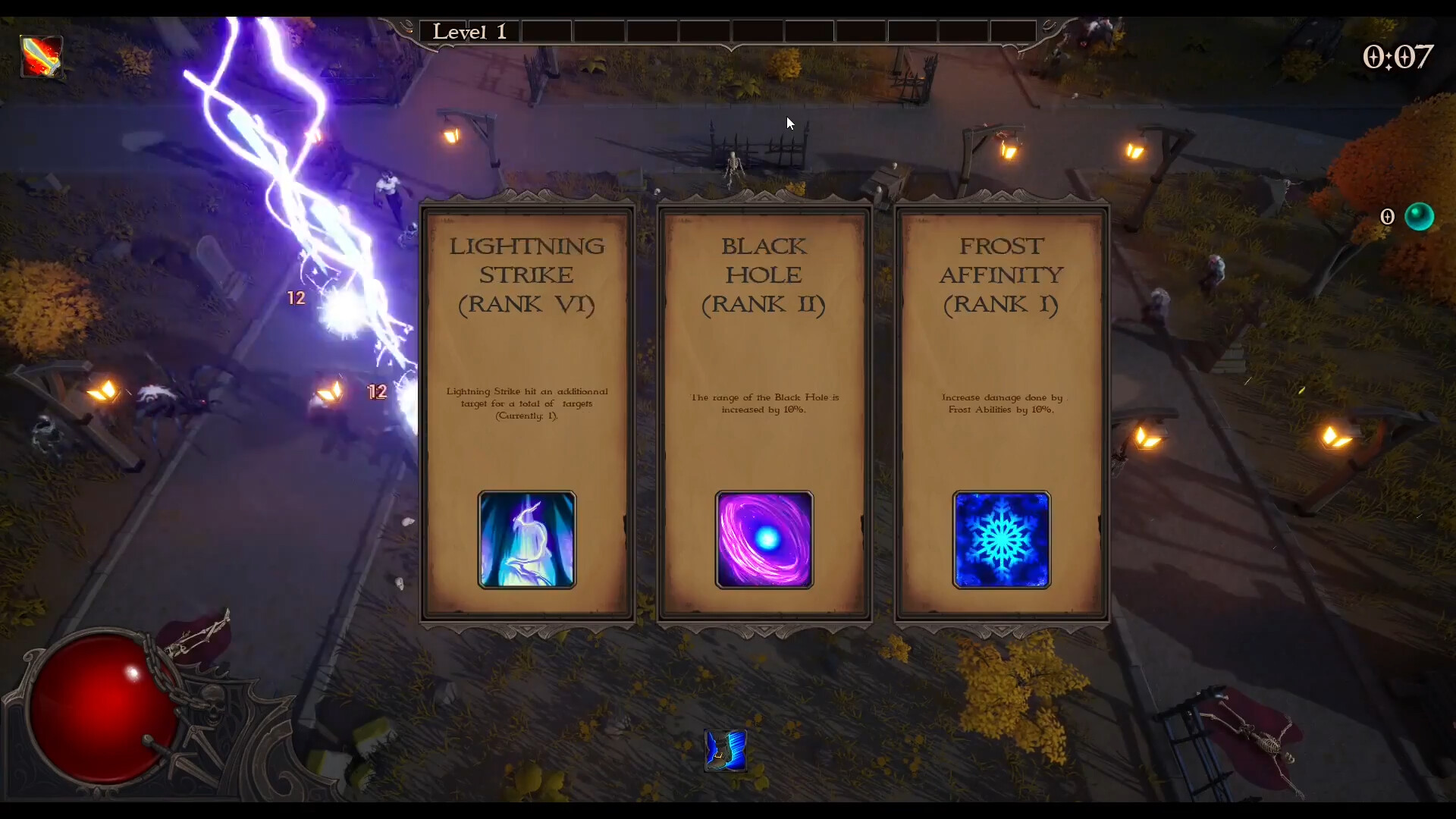Click the 0:07 match timer
Screen dimensions: 1456x819
1399,56
